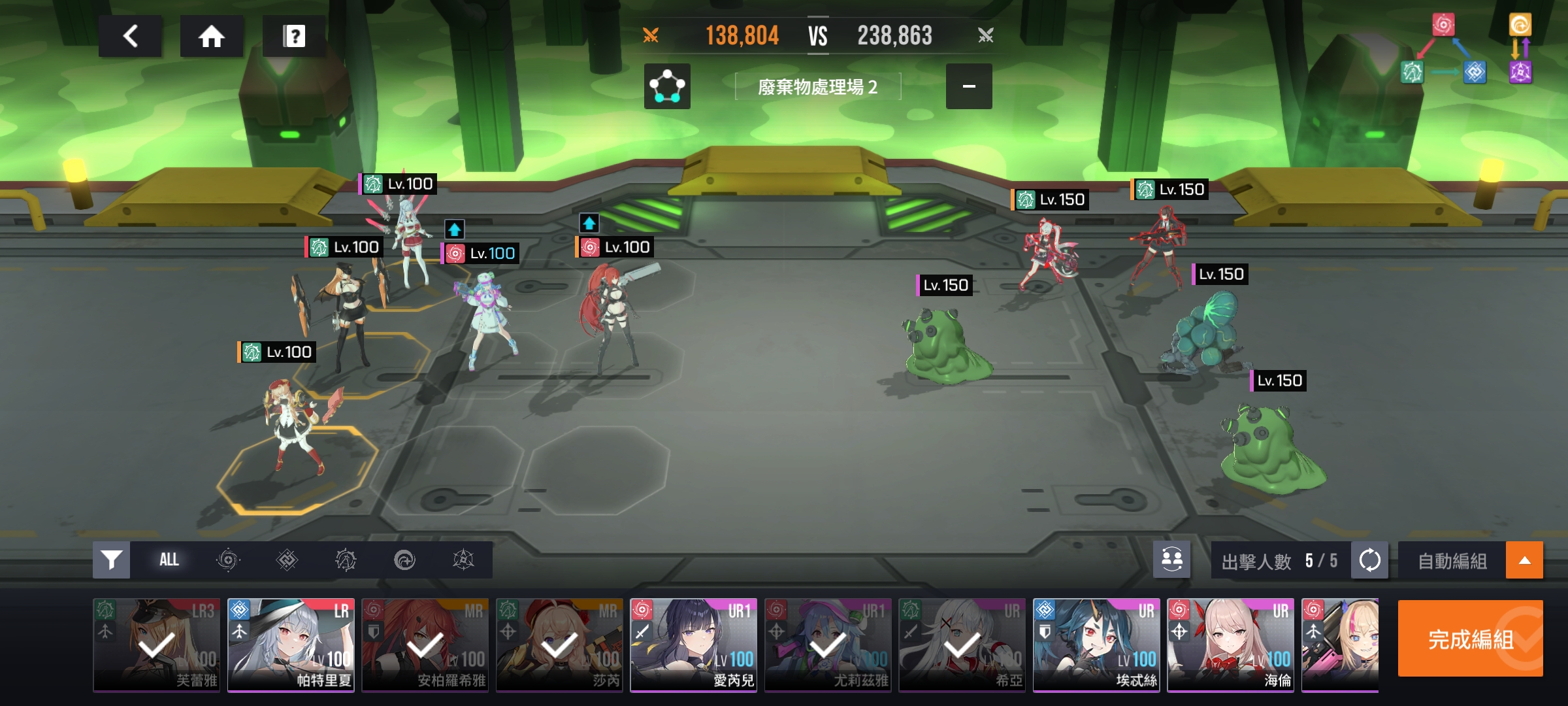Viewport: 1568px width, 706px height.
Task: Open the formation pattern icon
Action: coord(667,86)
